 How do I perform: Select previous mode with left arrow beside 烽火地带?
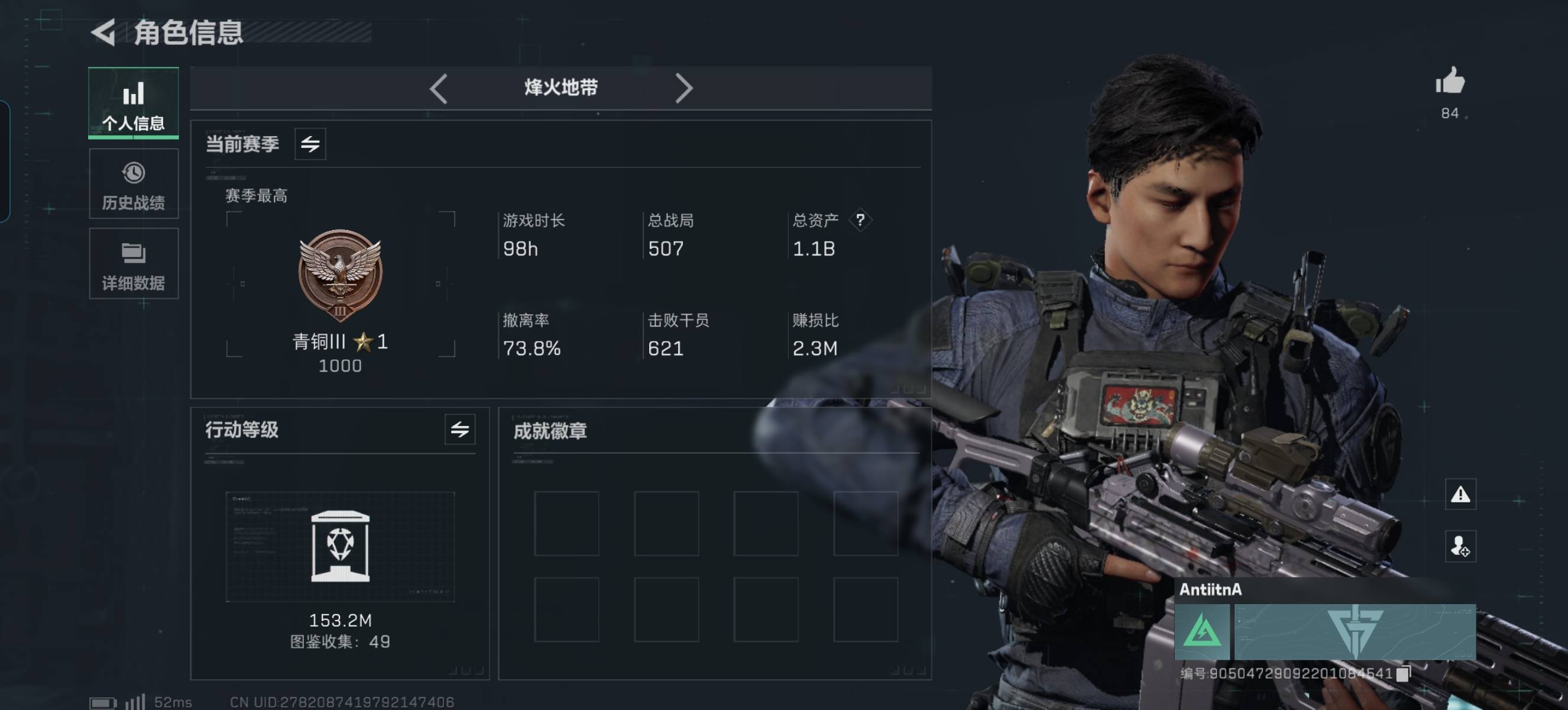[438, 88]
